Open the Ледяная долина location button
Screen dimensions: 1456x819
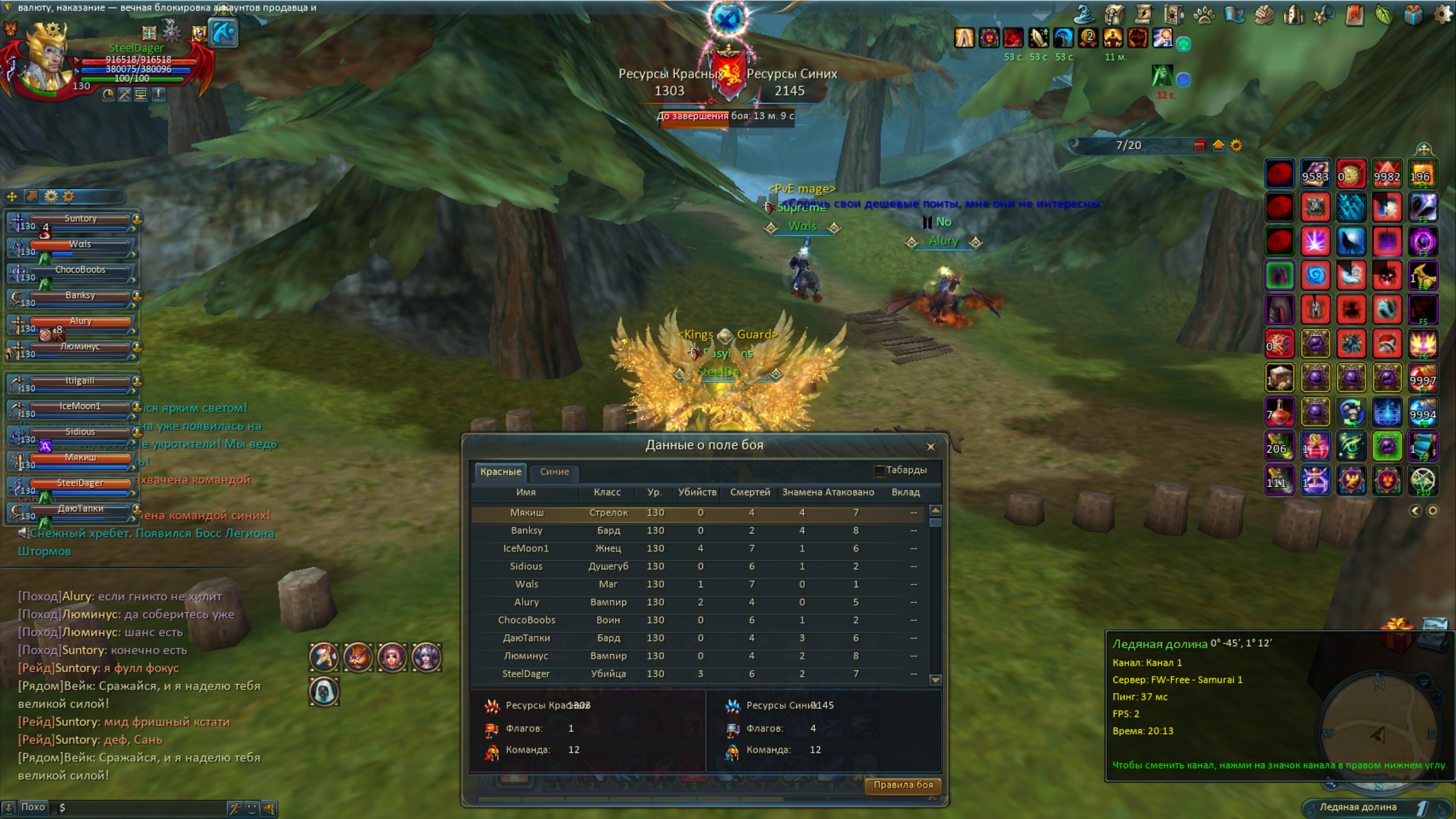coord(1358,807)
